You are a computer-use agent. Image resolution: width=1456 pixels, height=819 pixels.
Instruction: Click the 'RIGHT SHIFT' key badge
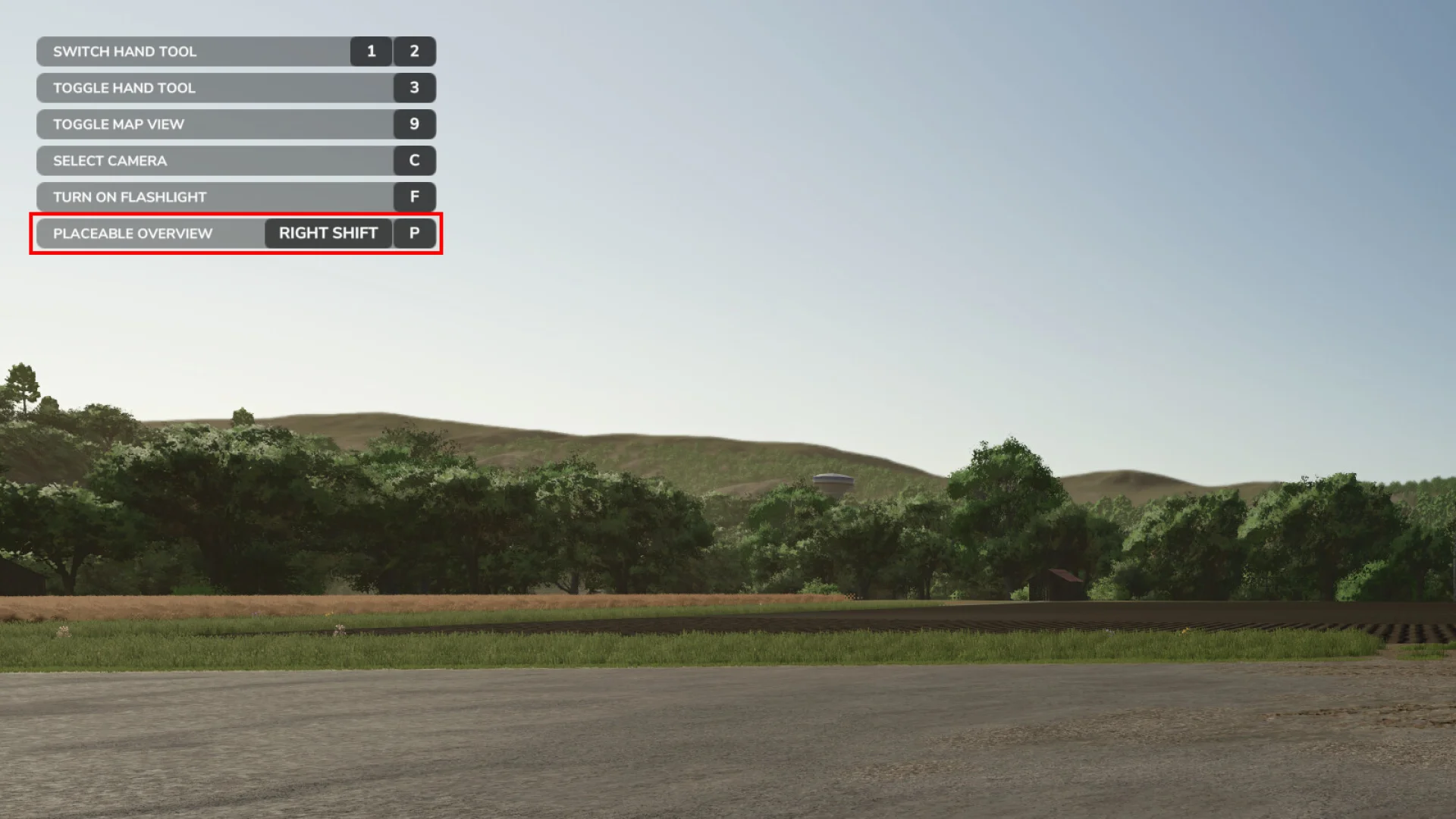[x=328, y=234]
